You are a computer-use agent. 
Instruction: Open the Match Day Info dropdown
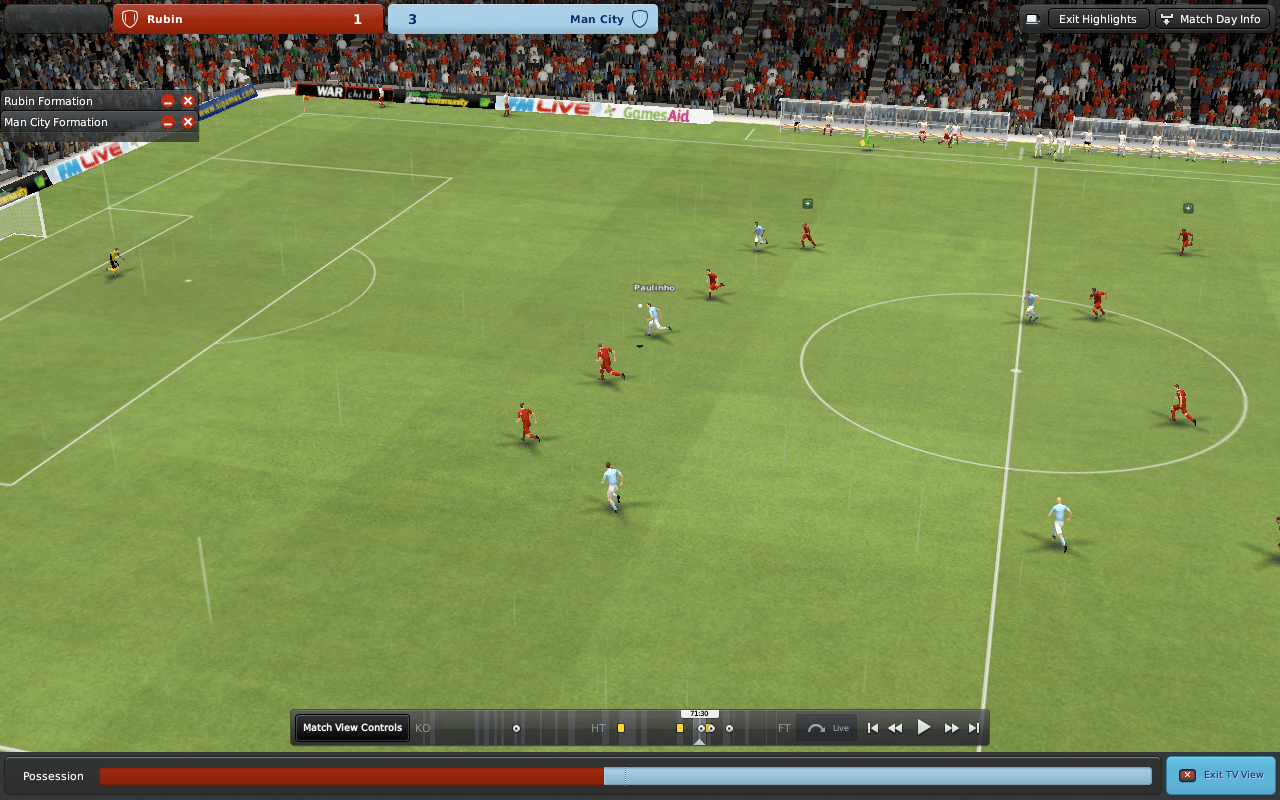click(1211, 18)
